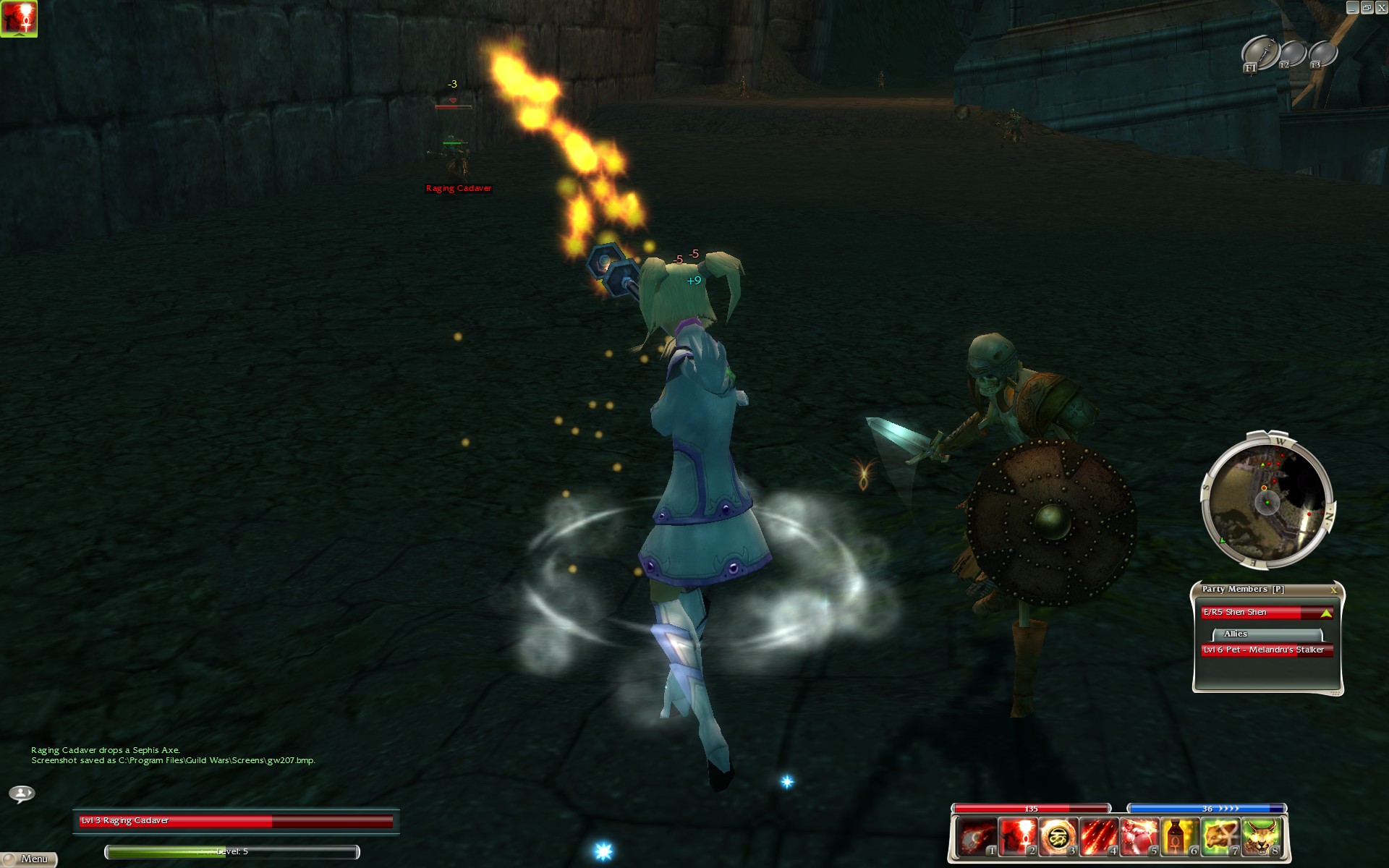Switch to the F3 weapon set
Viewport: 1389px width, 868px height.
pyautogui.click(x=1322, y=54)
